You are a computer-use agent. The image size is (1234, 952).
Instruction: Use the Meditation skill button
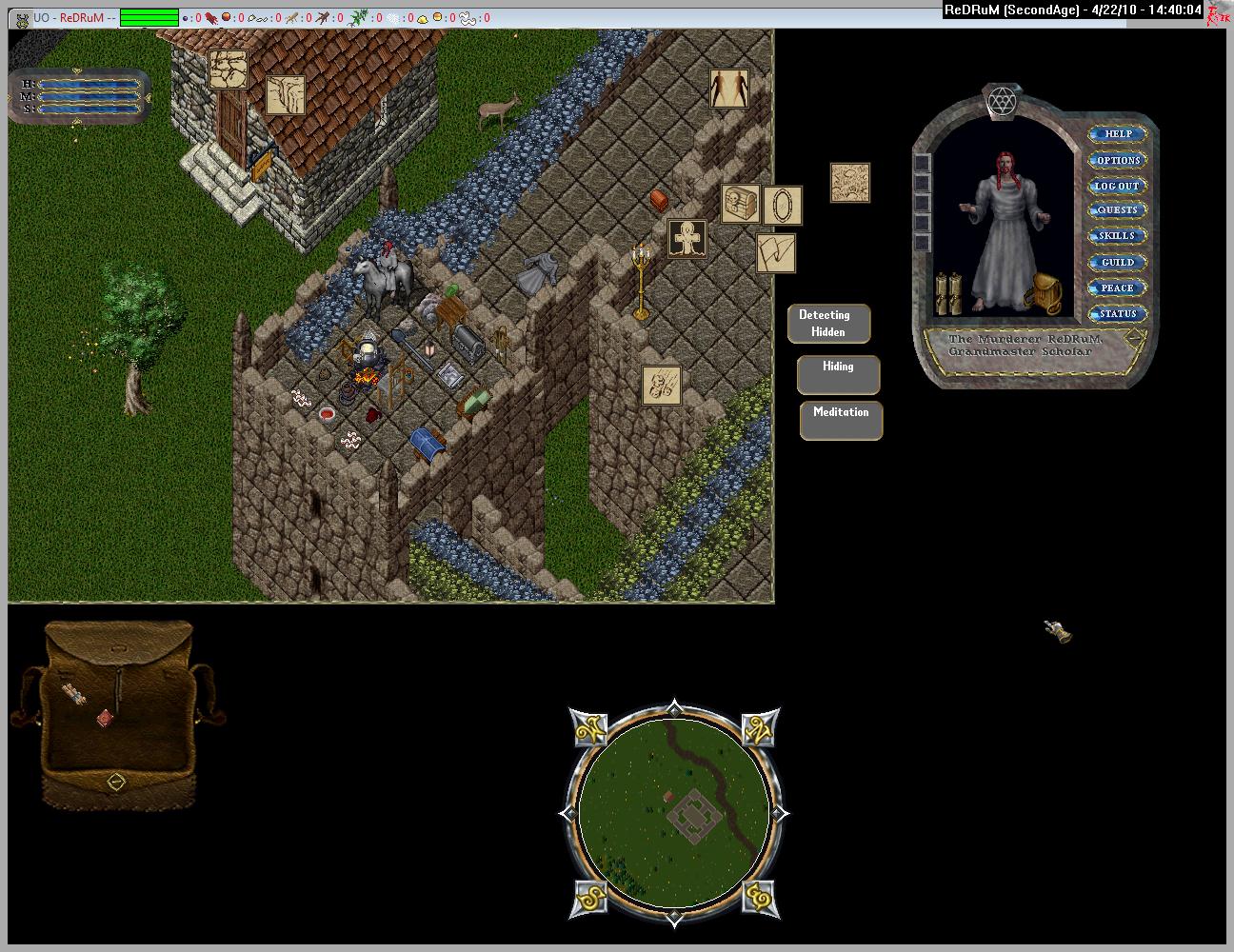click(x=841, y=421)
